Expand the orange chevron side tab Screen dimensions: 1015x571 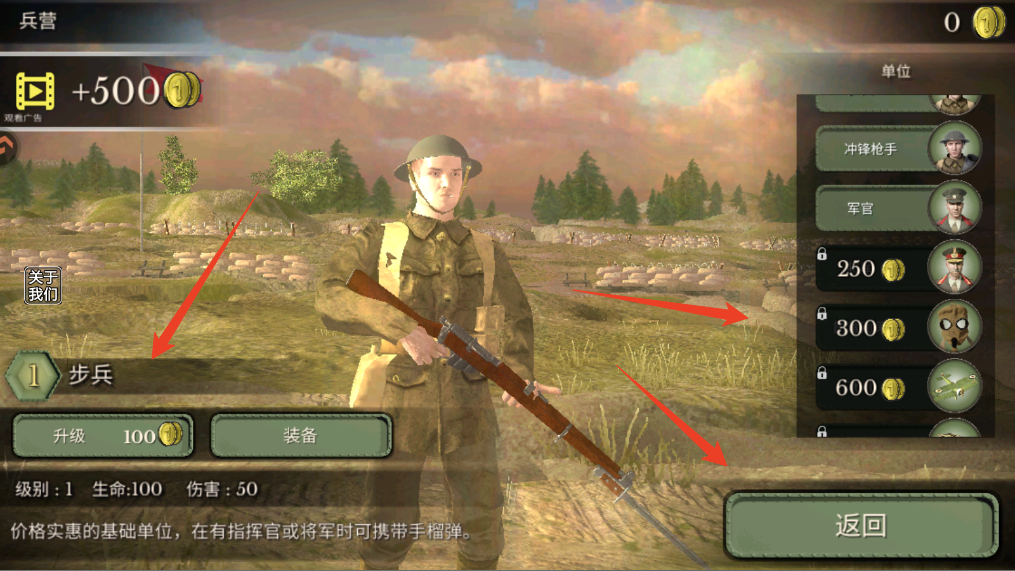tap(8, 148)
